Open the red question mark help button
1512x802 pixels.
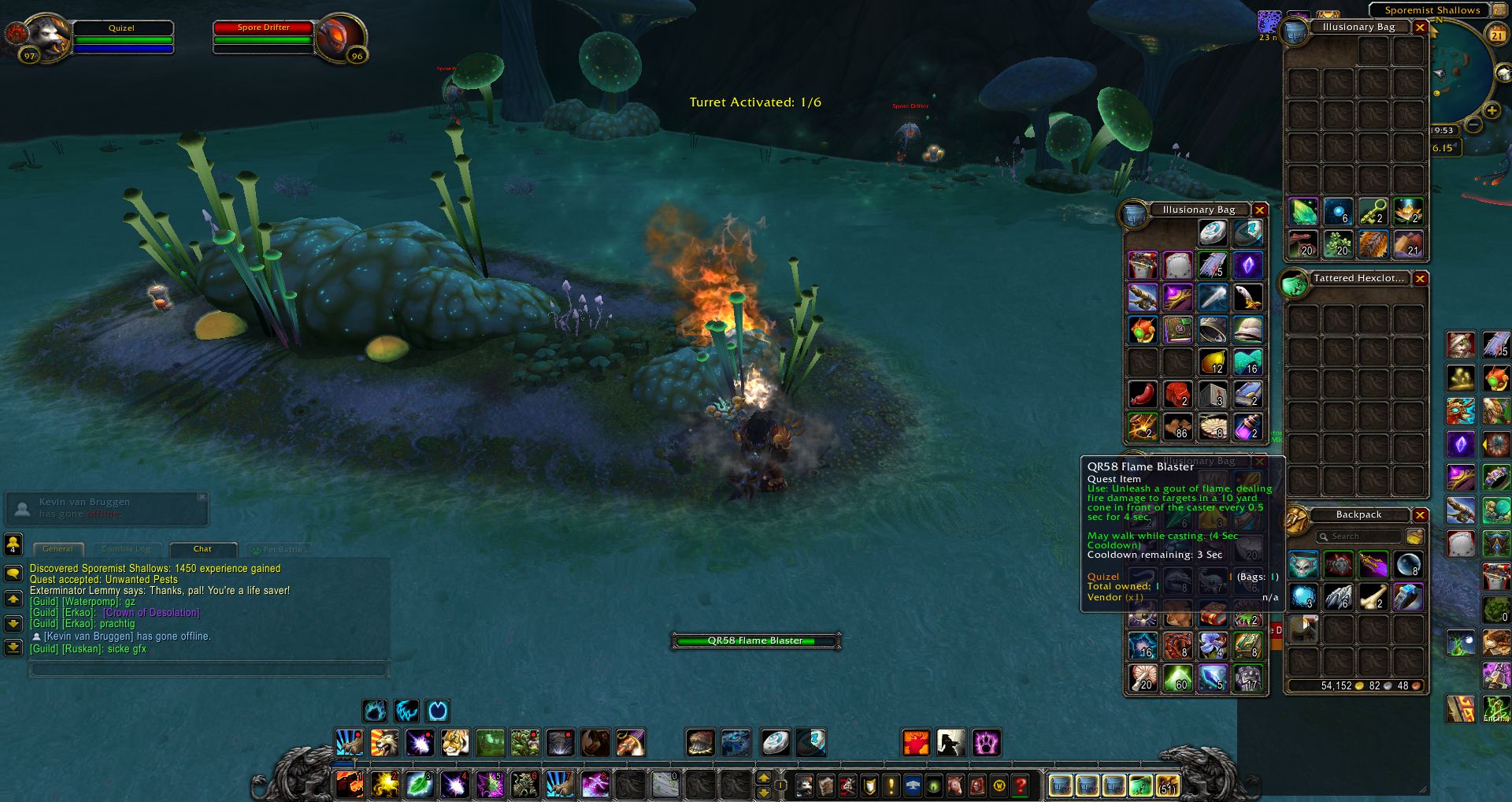[x=1021, y=785]
